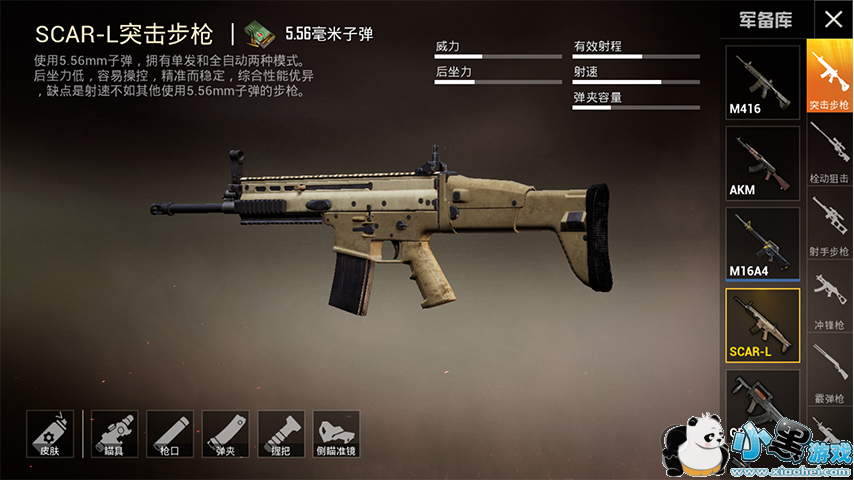854x480 pixels.
Task: Choose the 枪口 muzzle attachment slot
Action: pyautogui.click(x=170, y=433)
